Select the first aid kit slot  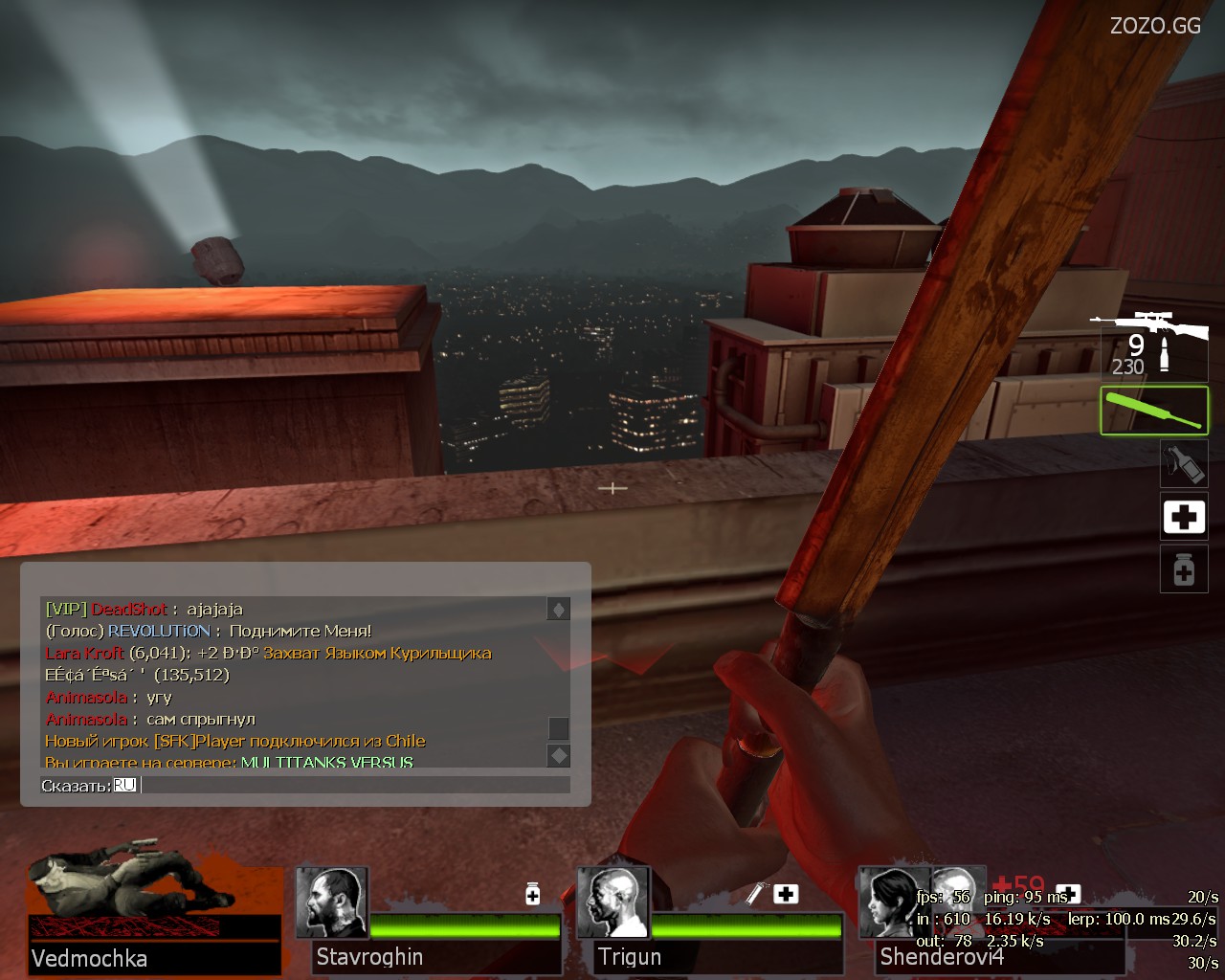(1183, 518)
